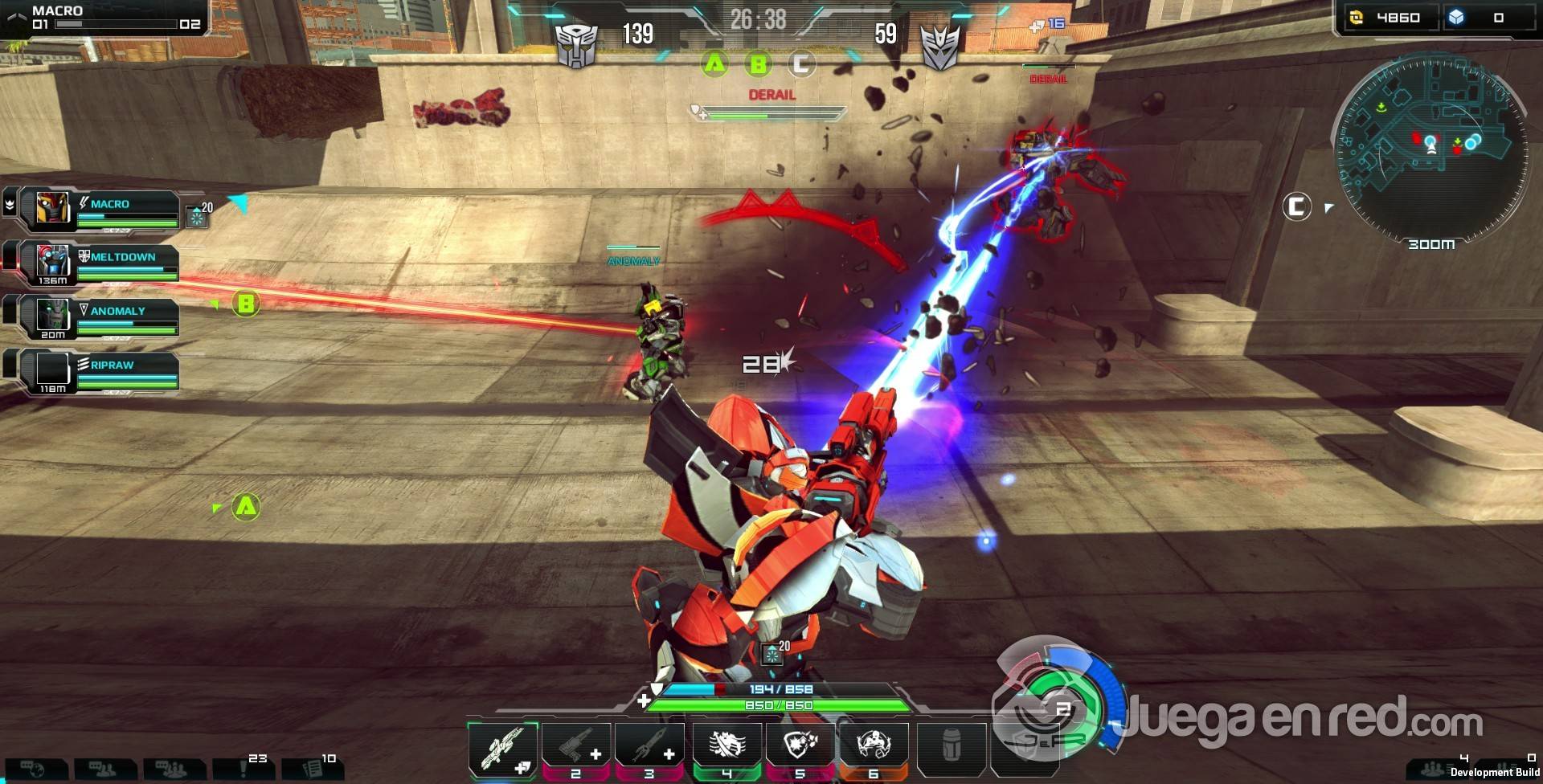Click capture point B in the top objective tracker

(x=758, y=63)
